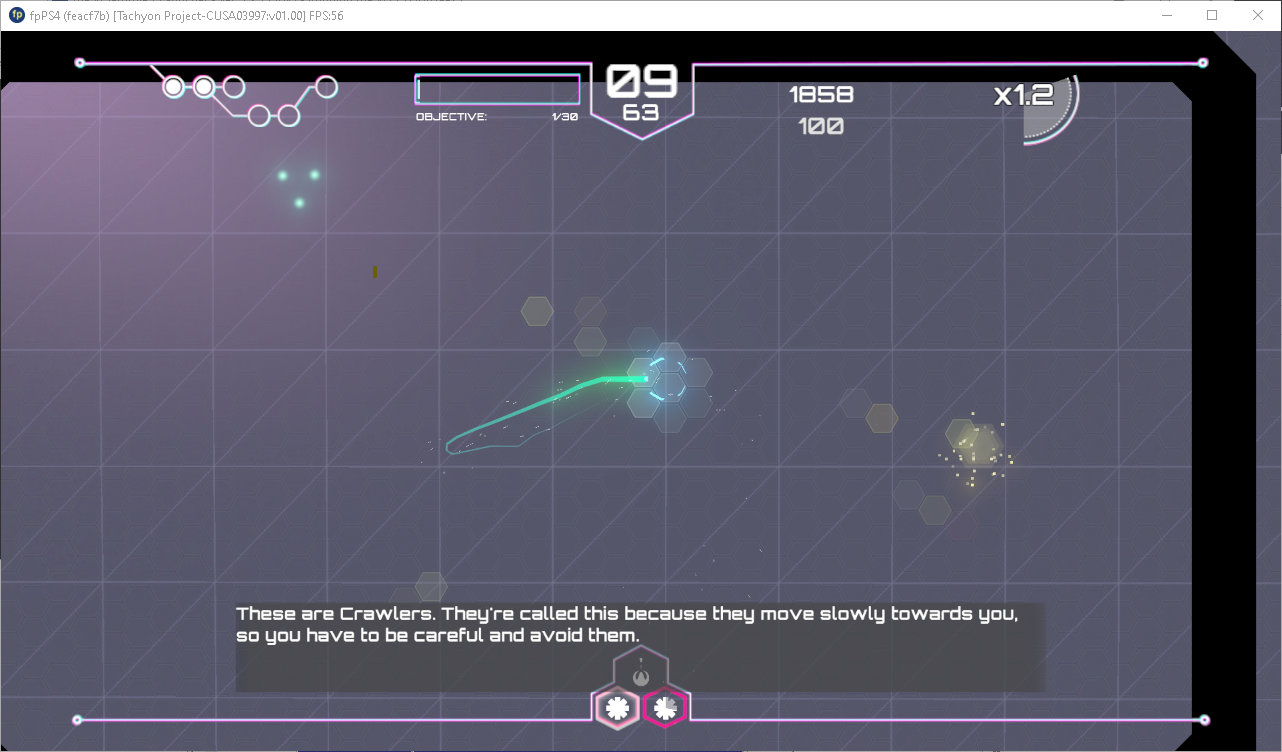Click the score value 100 below 1858
The height and width of the screenshot is (752, 1282).
pyautogui.click(x=822, y=125)
